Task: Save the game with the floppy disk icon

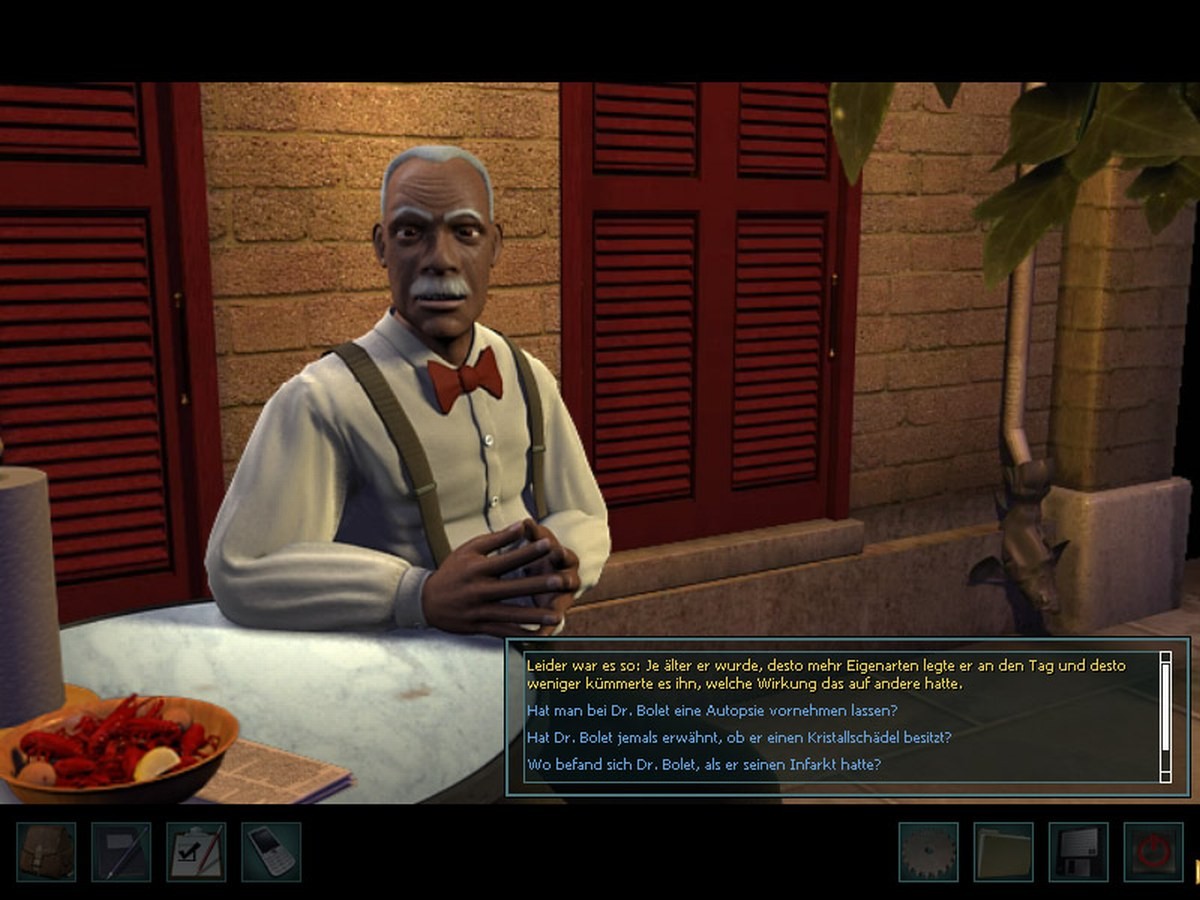Action: (1078, 852)
